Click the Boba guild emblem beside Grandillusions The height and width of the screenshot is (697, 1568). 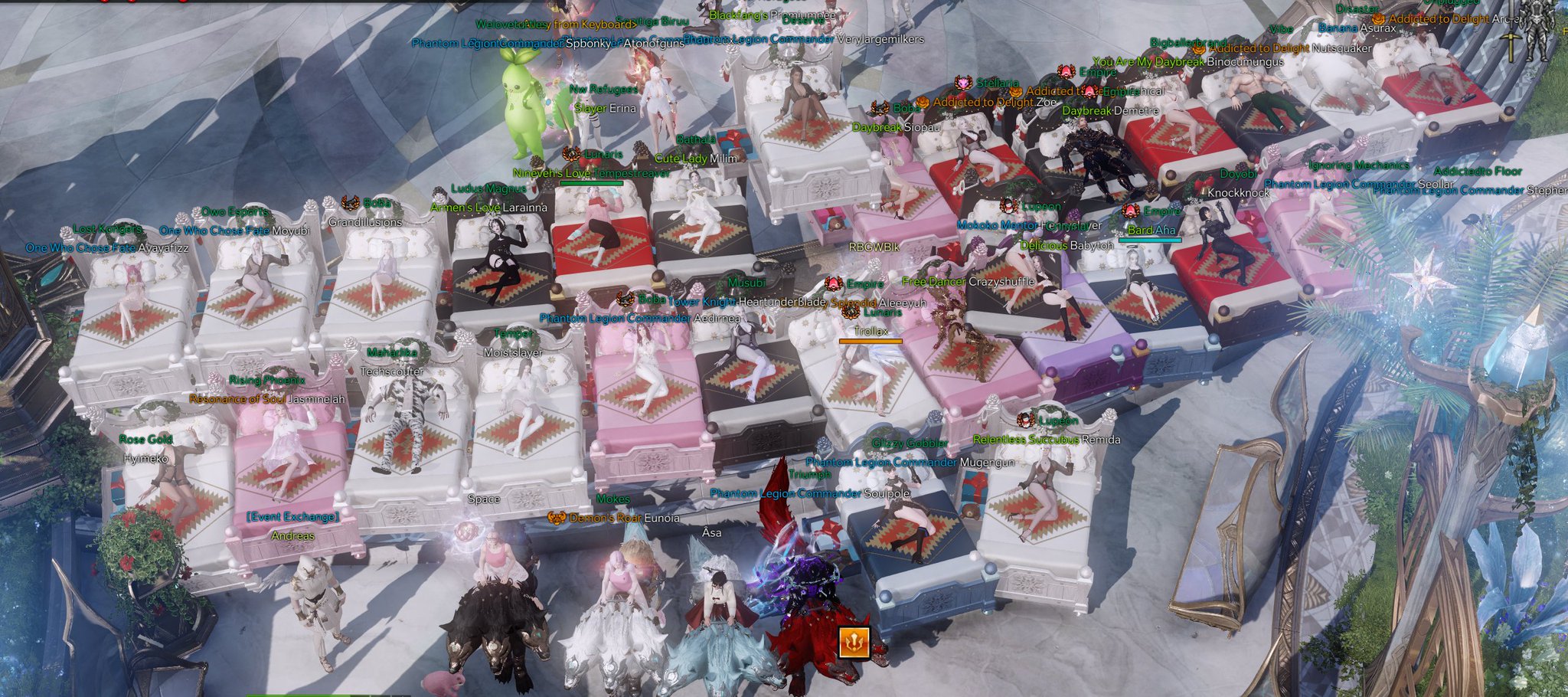[351, 203]
